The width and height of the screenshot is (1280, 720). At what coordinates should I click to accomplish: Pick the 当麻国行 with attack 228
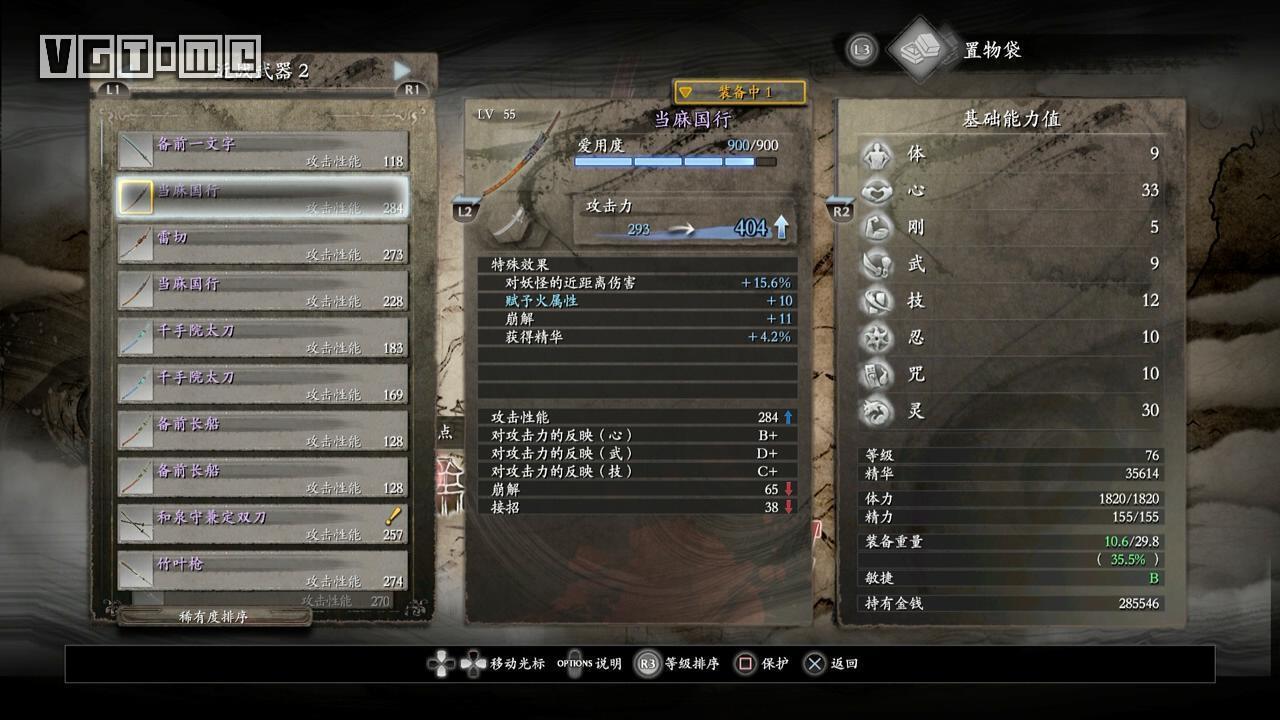(x=263, y=291)
